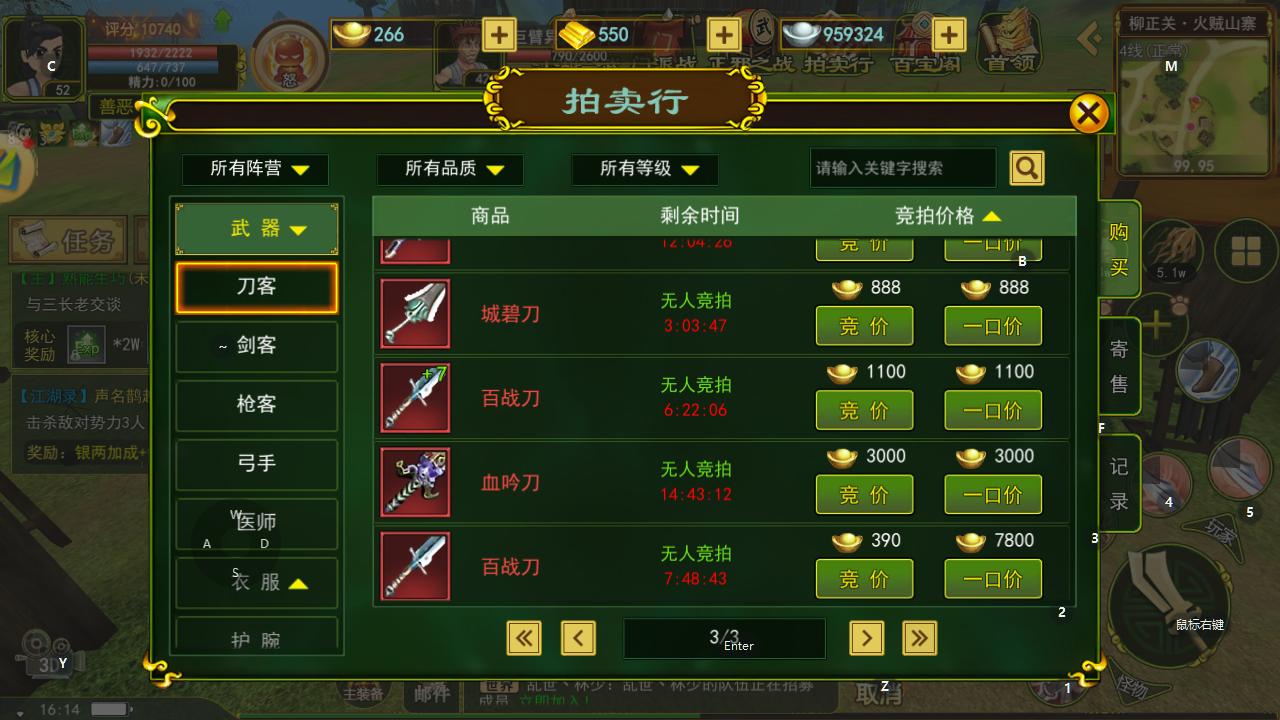Viewport: 1280px width, 720px height.
Task: Click the keyword search input field
Action: [x=901, y=167]
